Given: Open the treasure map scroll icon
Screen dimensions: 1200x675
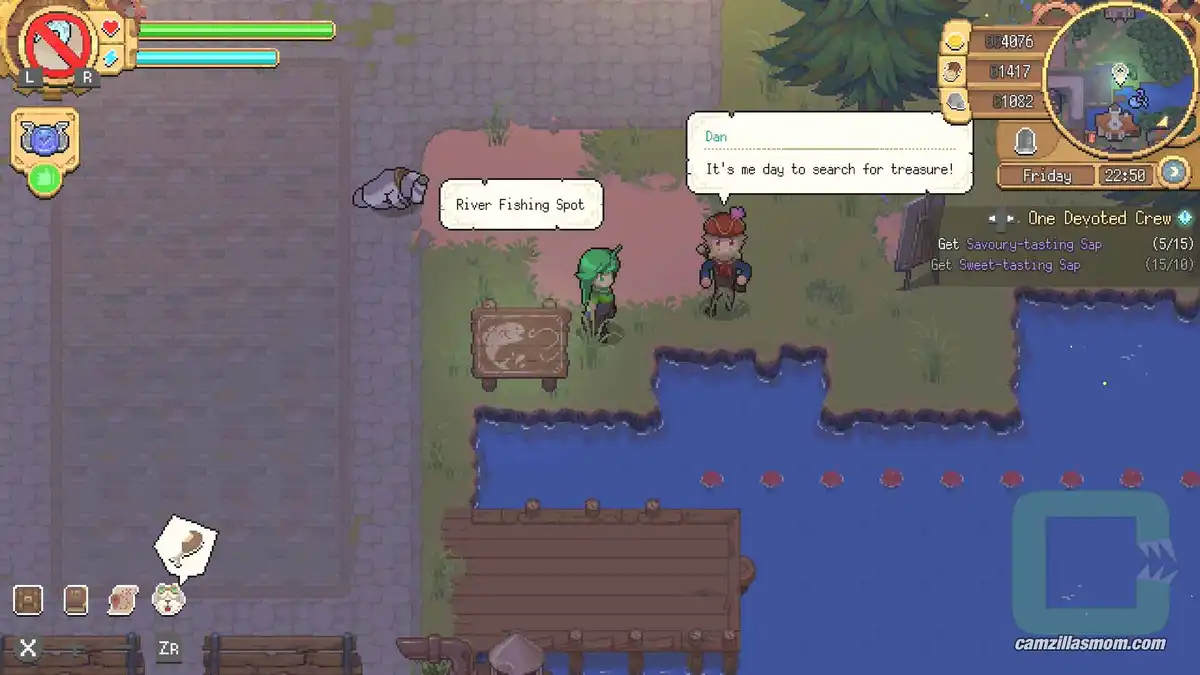Looking at the screenshot, I should coord(122,599).
